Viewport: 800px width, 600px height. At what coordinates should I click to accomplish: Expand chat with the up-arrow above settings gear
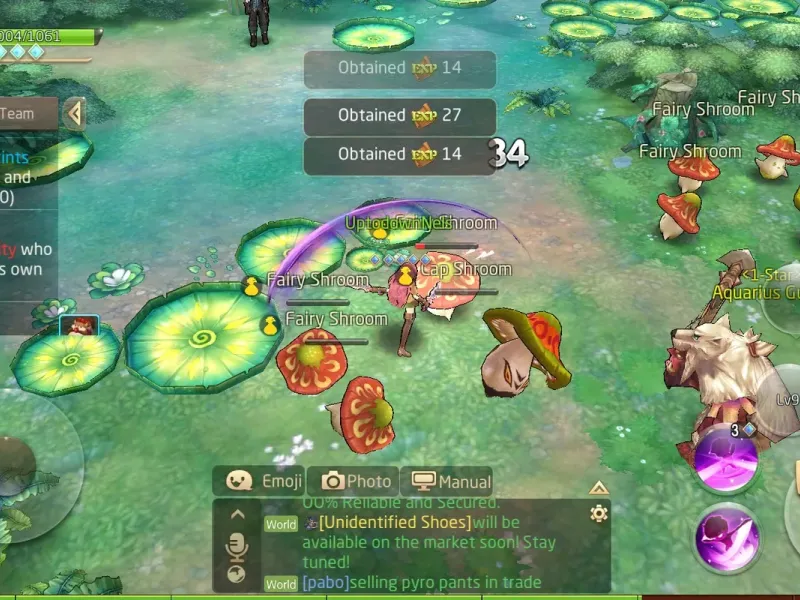[x=598, y=488]
